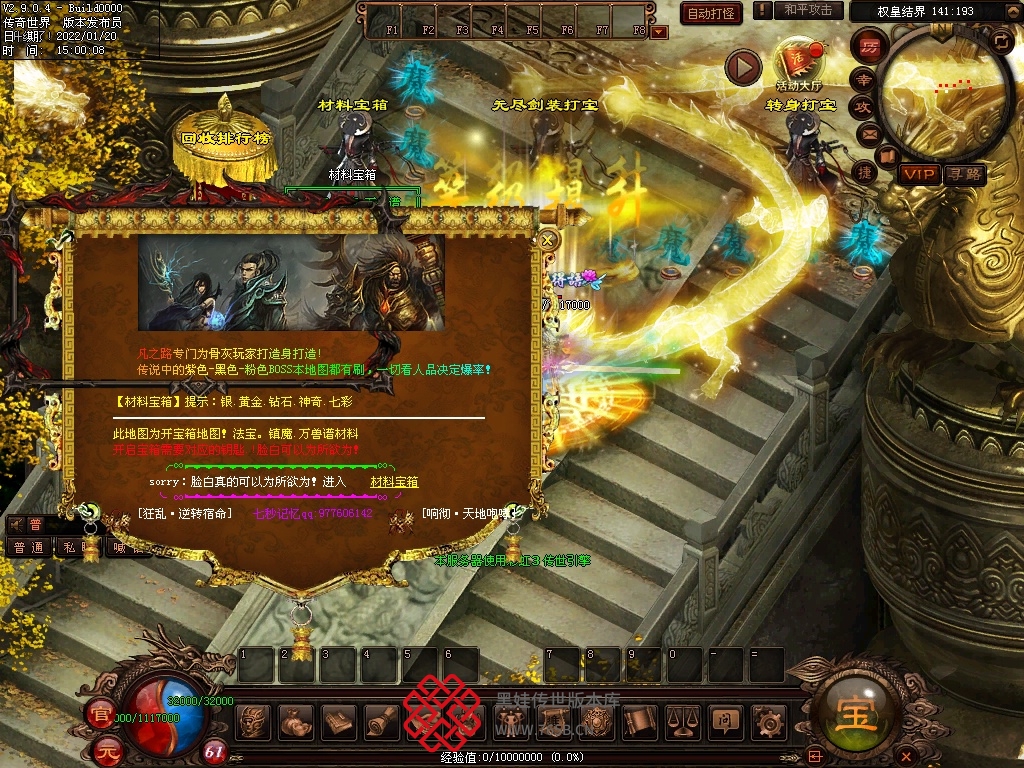1024x768 pixels.
Task: Open the balance scales icon
Action: click(x=682, y=722)
